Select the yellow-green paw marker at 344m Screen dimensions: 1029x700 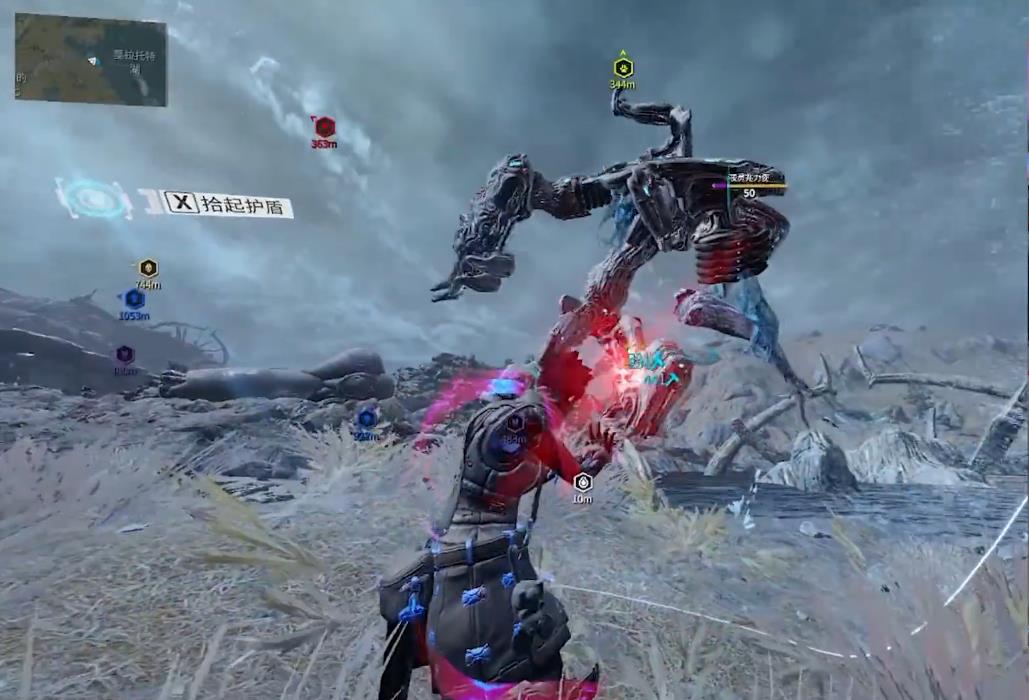(623, 68)
